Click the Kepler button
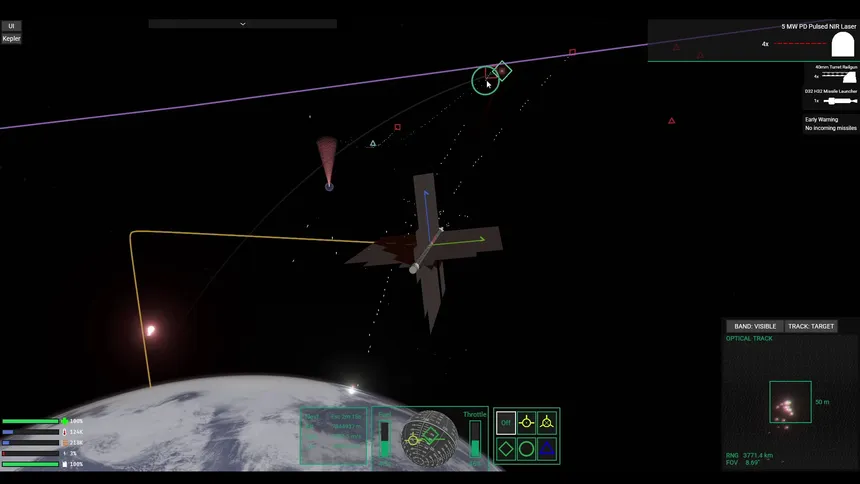This screenshot has width=860, height=484. tap(11, 39)
